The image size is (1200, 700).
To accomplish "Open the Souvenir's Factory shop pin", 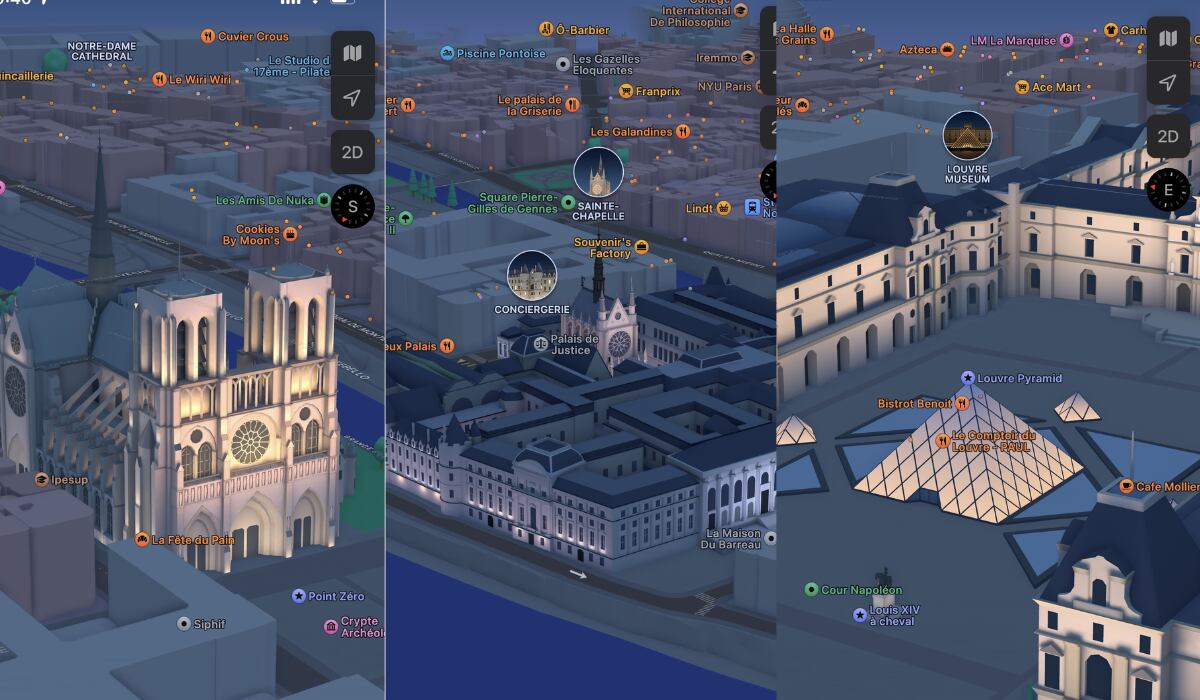I will 642,246.
